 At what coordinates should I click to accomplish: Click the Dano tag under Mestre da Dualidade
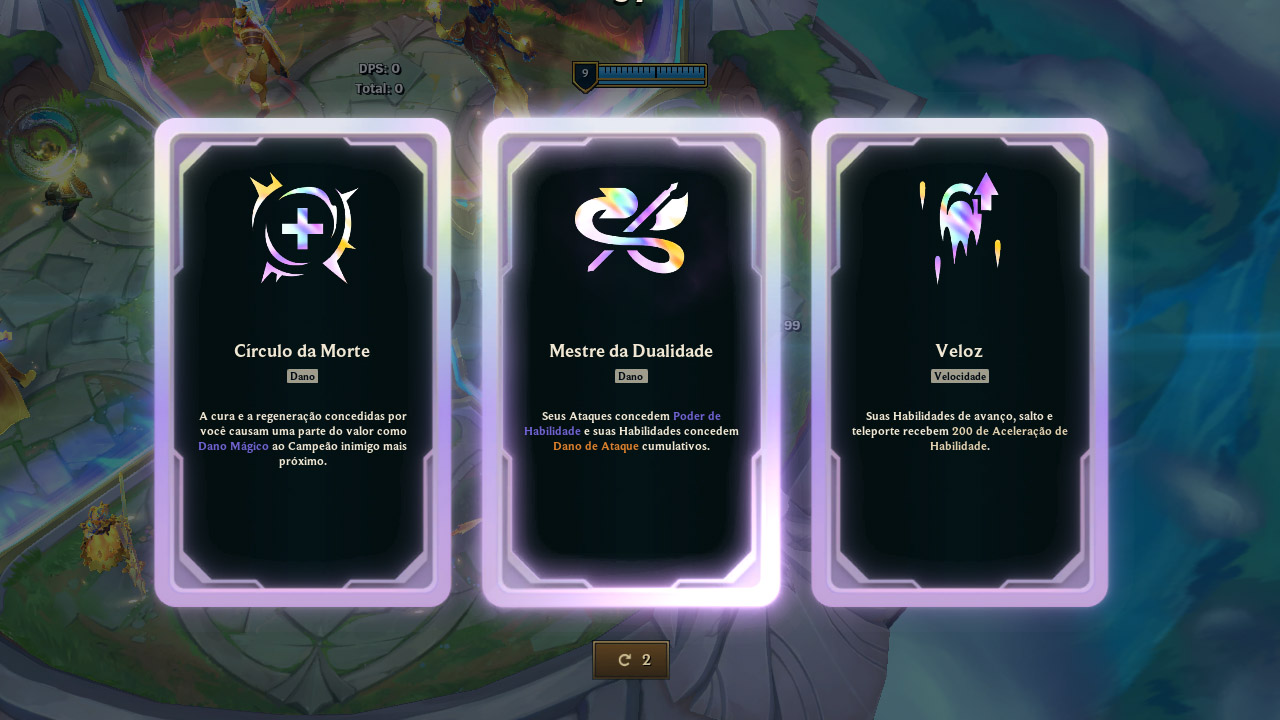(631, 377)
